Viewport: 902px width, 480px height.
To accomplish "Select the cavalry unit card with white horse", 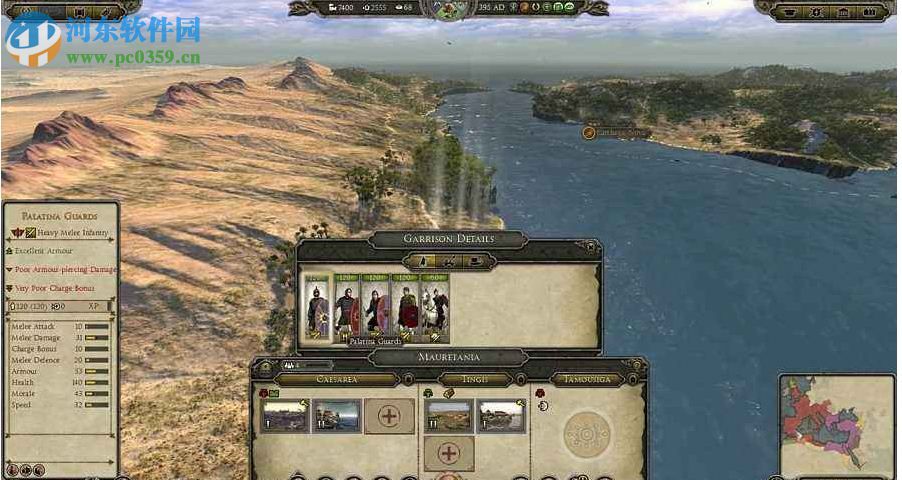I will [435, 308].
